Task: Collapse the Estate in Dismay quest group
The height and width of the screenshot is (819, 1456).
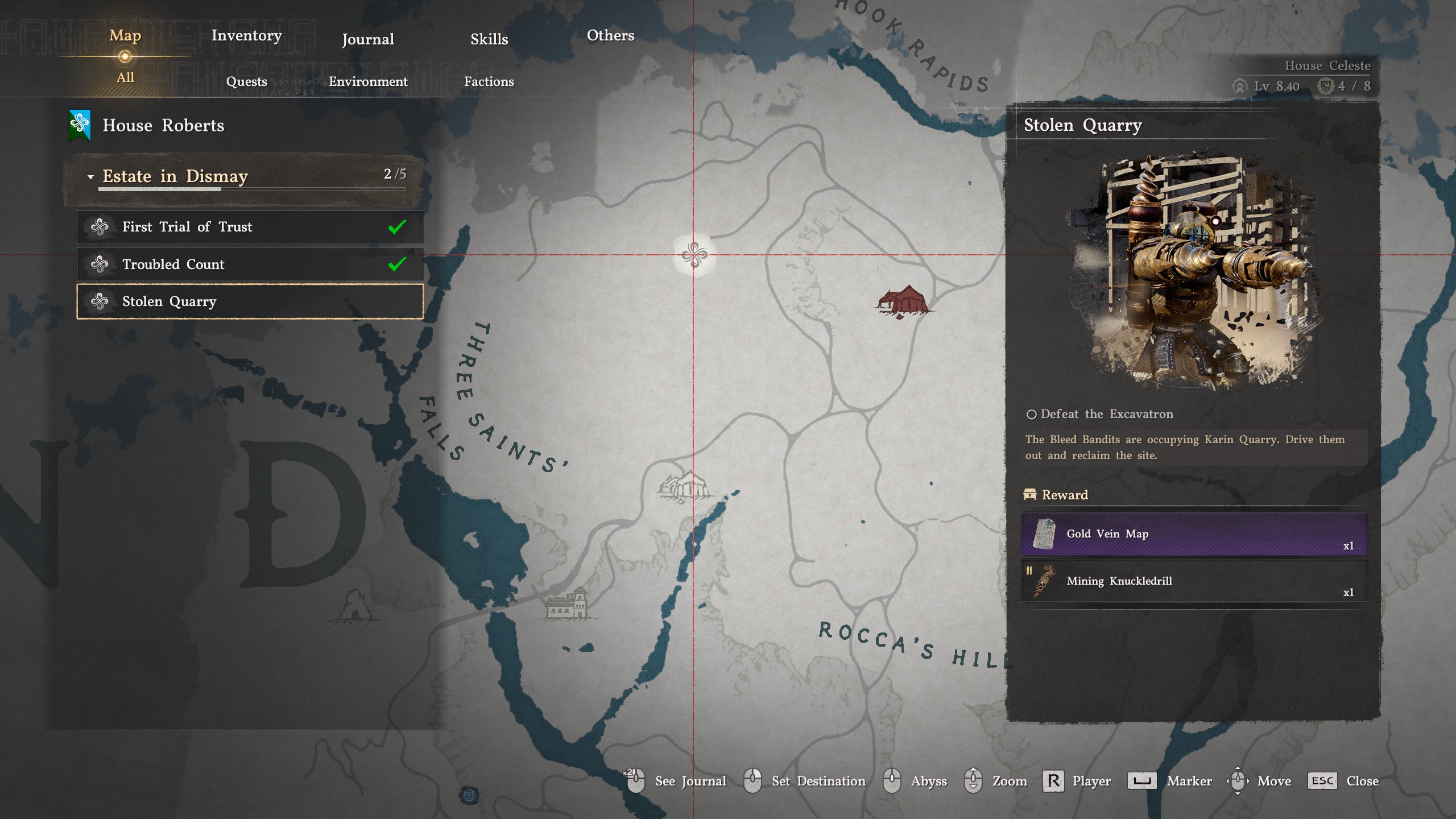Action: (90, 177)
